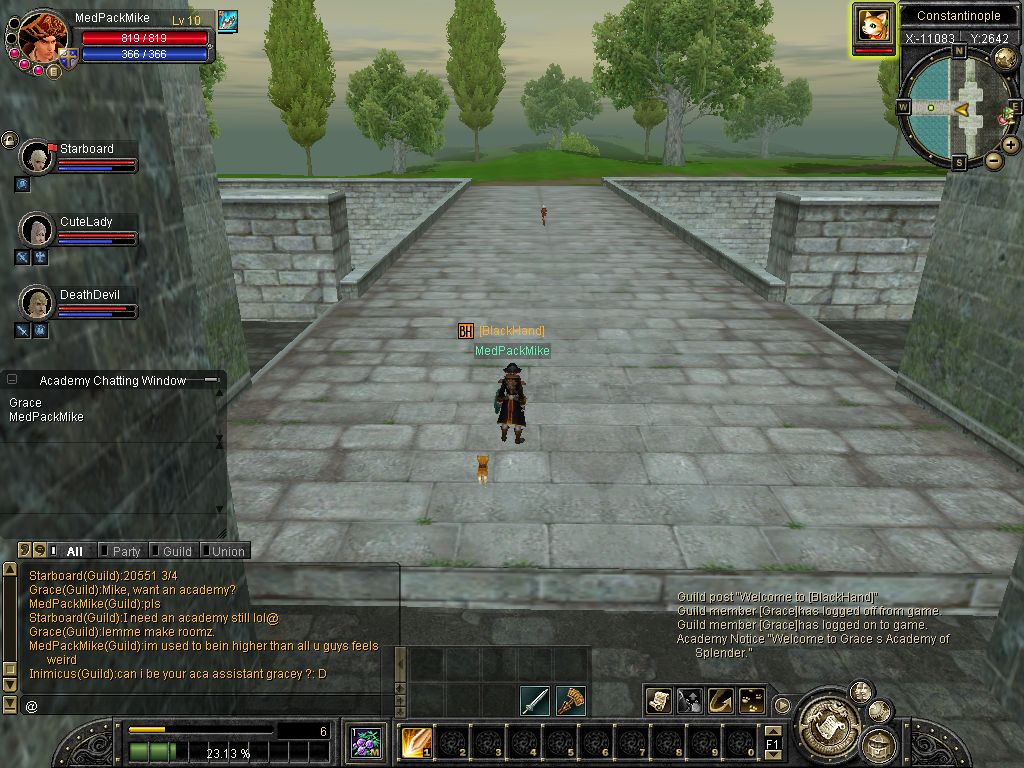Zoom out the minimap with minus button
1024x768 pixels.
pos(994,160)
